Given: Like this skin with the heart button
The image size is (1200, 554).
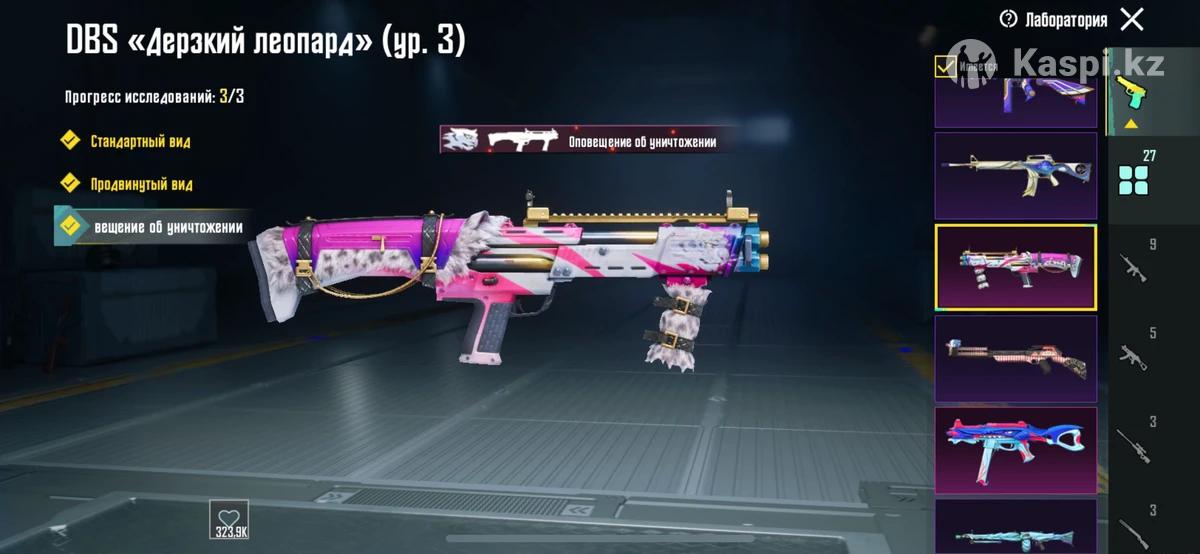Looking at the screenshot, I should (229, 520).
